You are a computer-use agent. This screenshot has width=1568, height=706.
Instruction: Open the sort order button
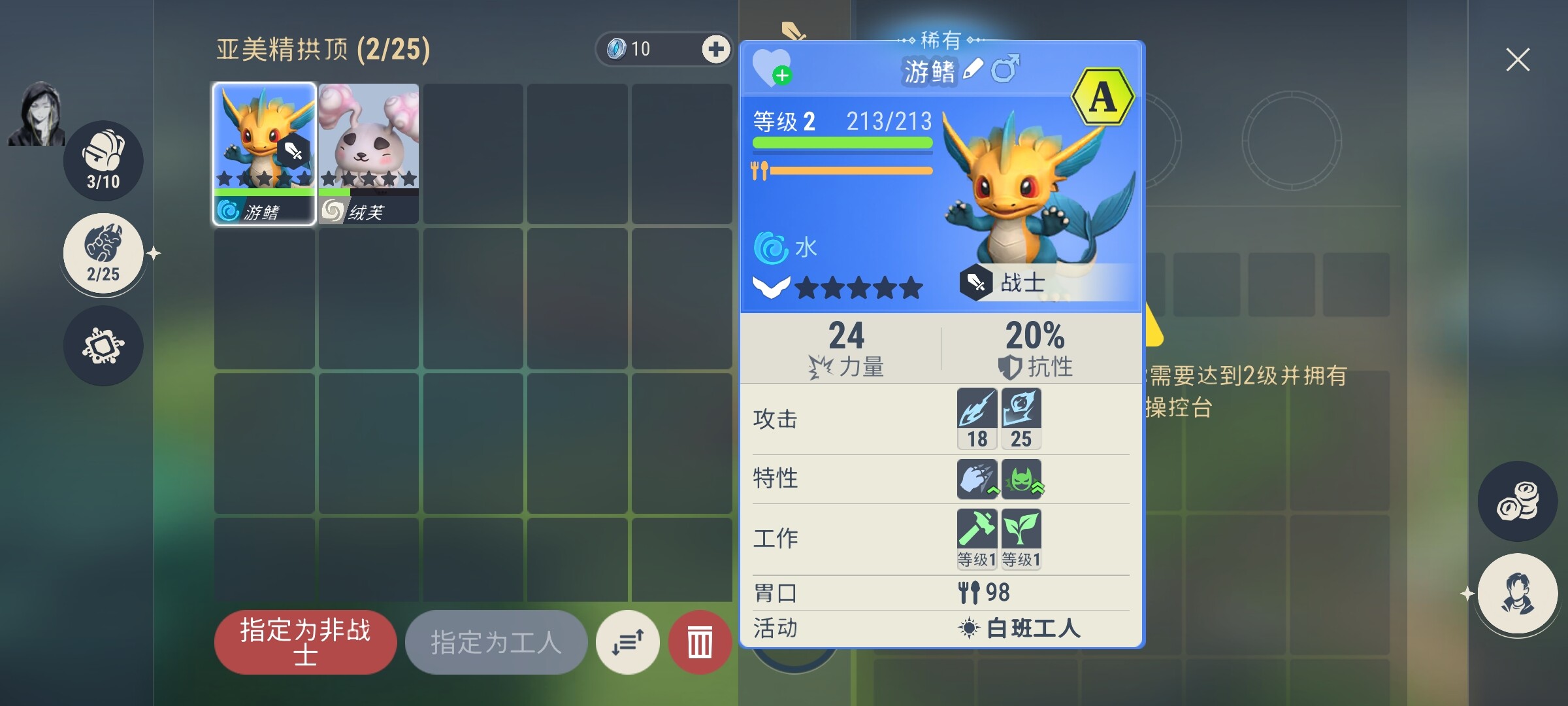(628, 642)
